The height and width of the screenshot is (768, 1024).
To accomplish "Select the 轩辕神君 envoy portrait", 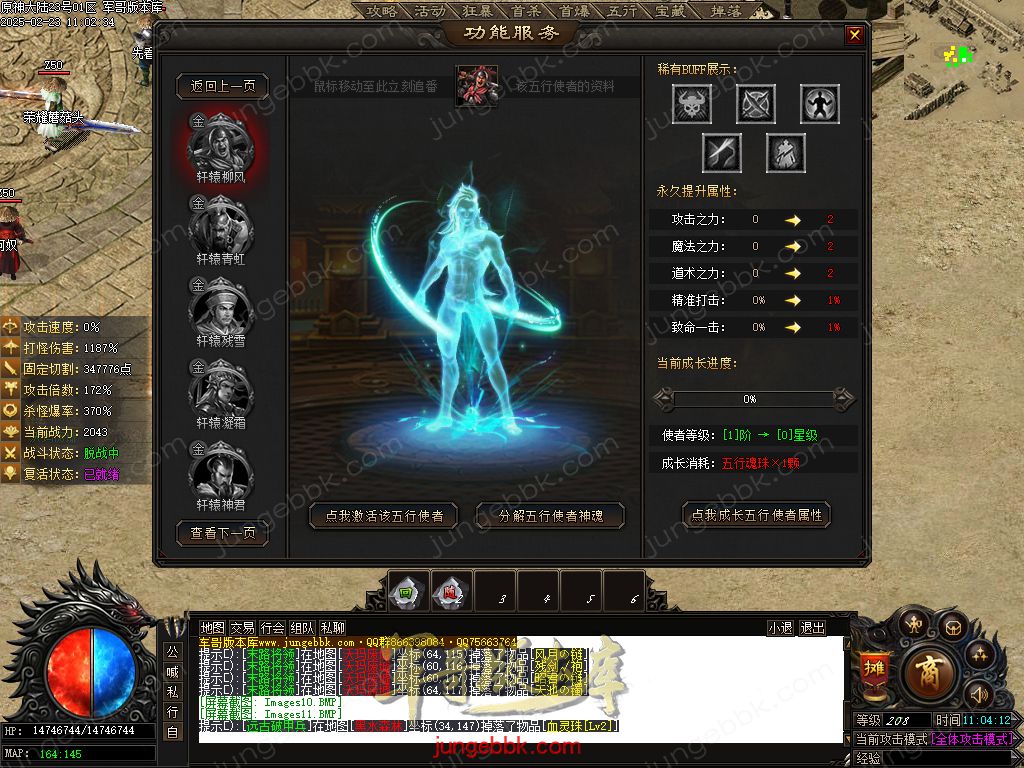I will (x=220, y=473).
